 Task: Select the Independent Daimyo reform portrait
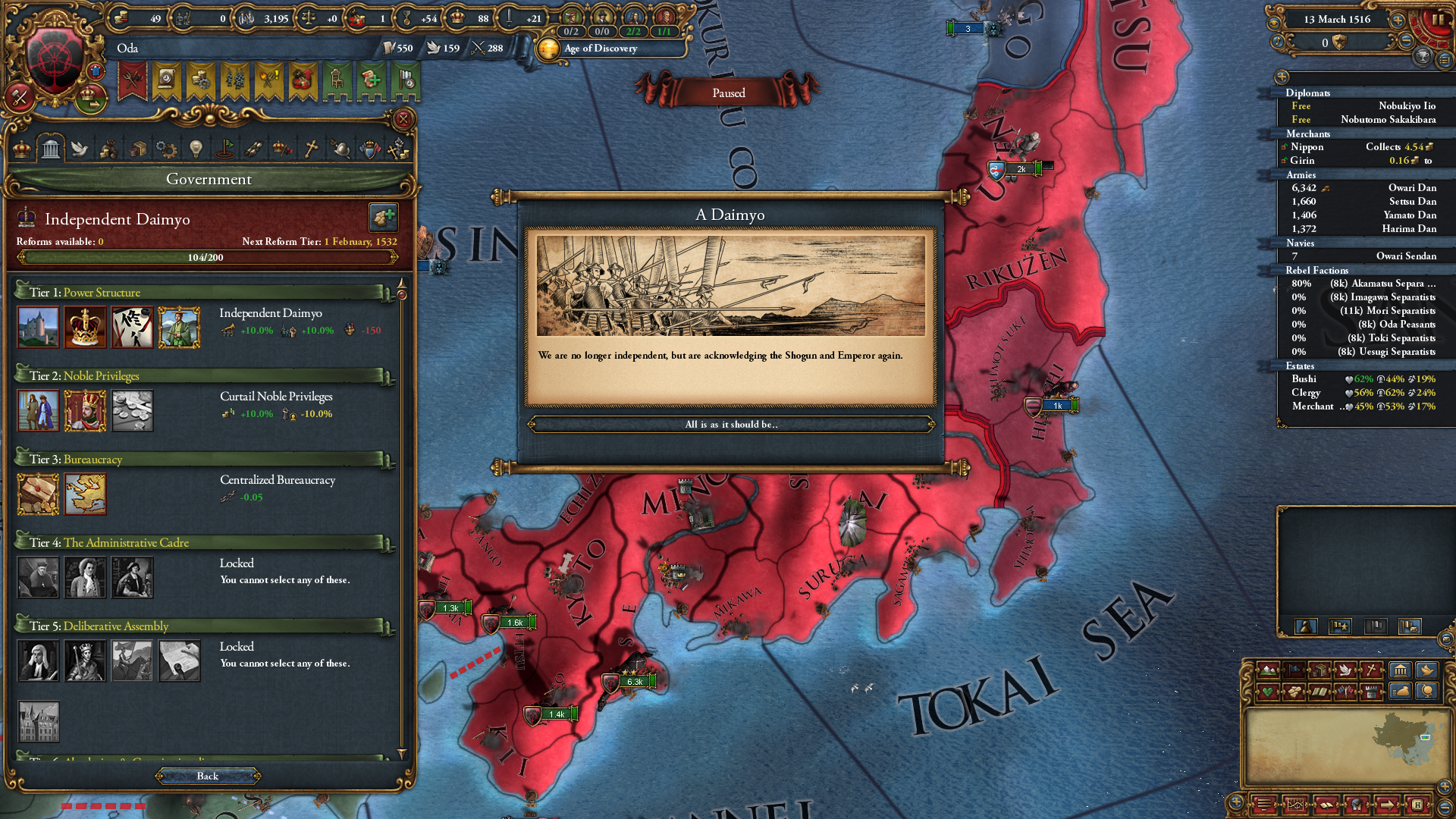click(x=180, y=328)
